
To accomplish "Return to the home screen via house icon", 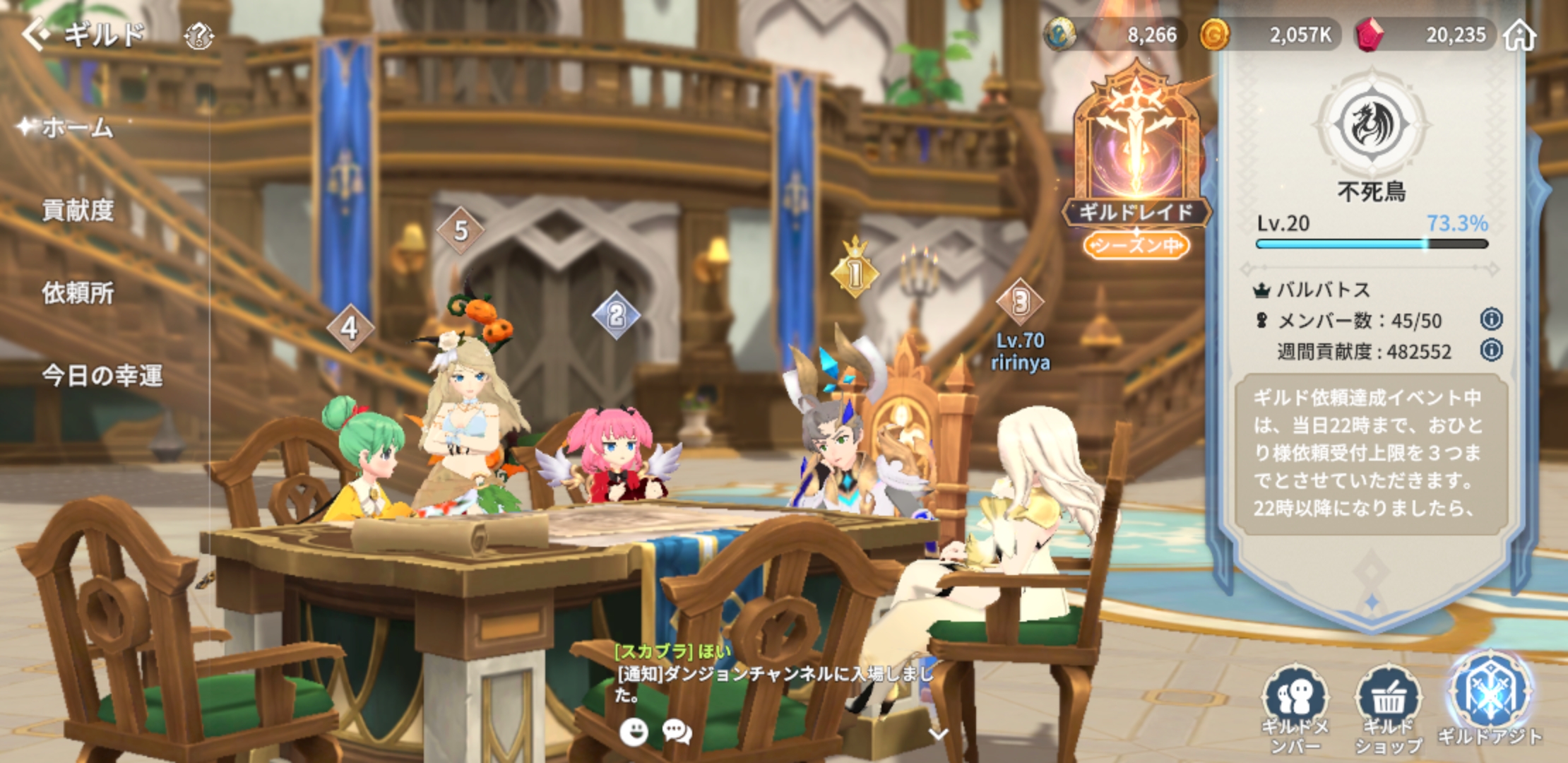I will pyautogui.click(x=1519, y=35).
